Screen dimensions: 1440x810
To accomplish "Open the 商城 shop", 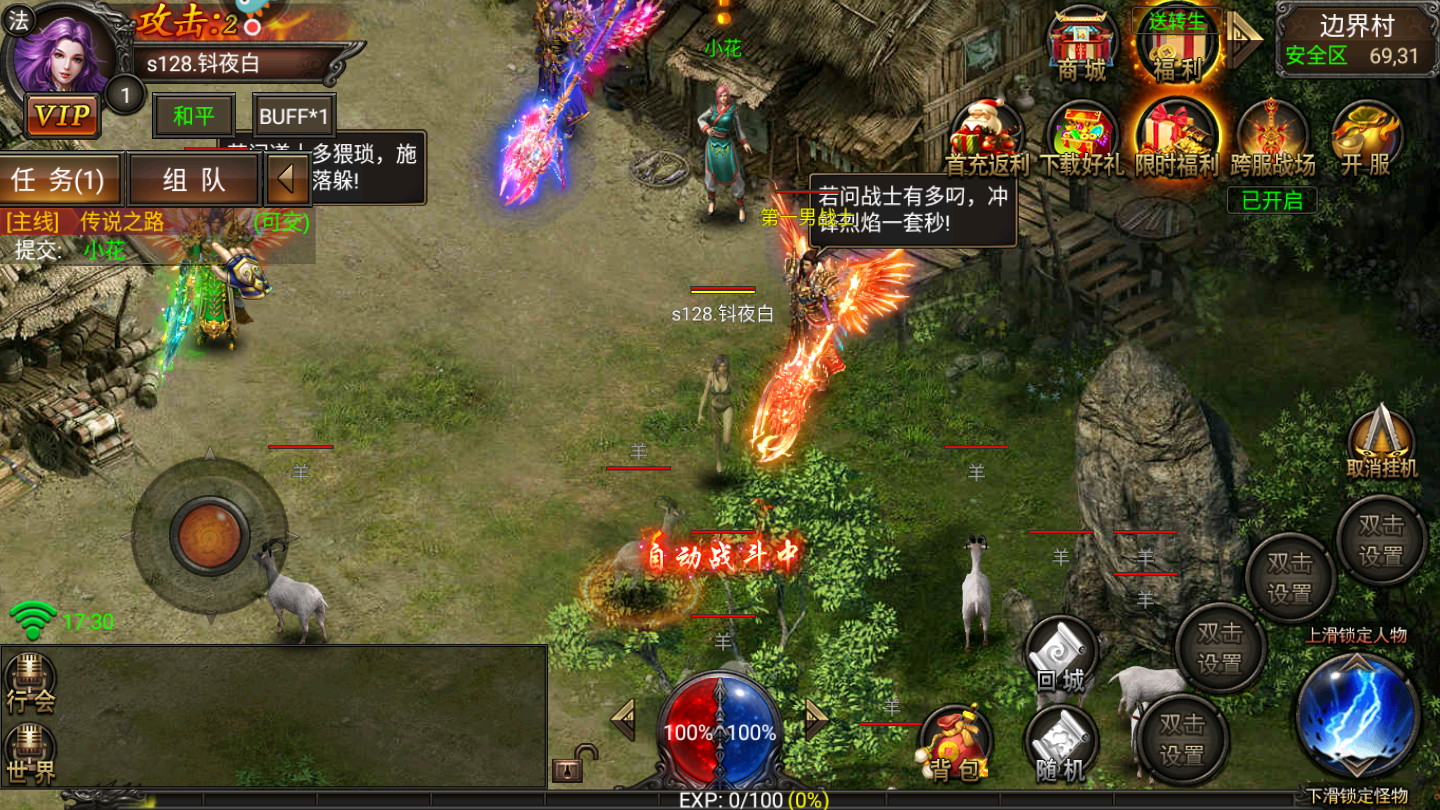I will (x=1082, y=44).
